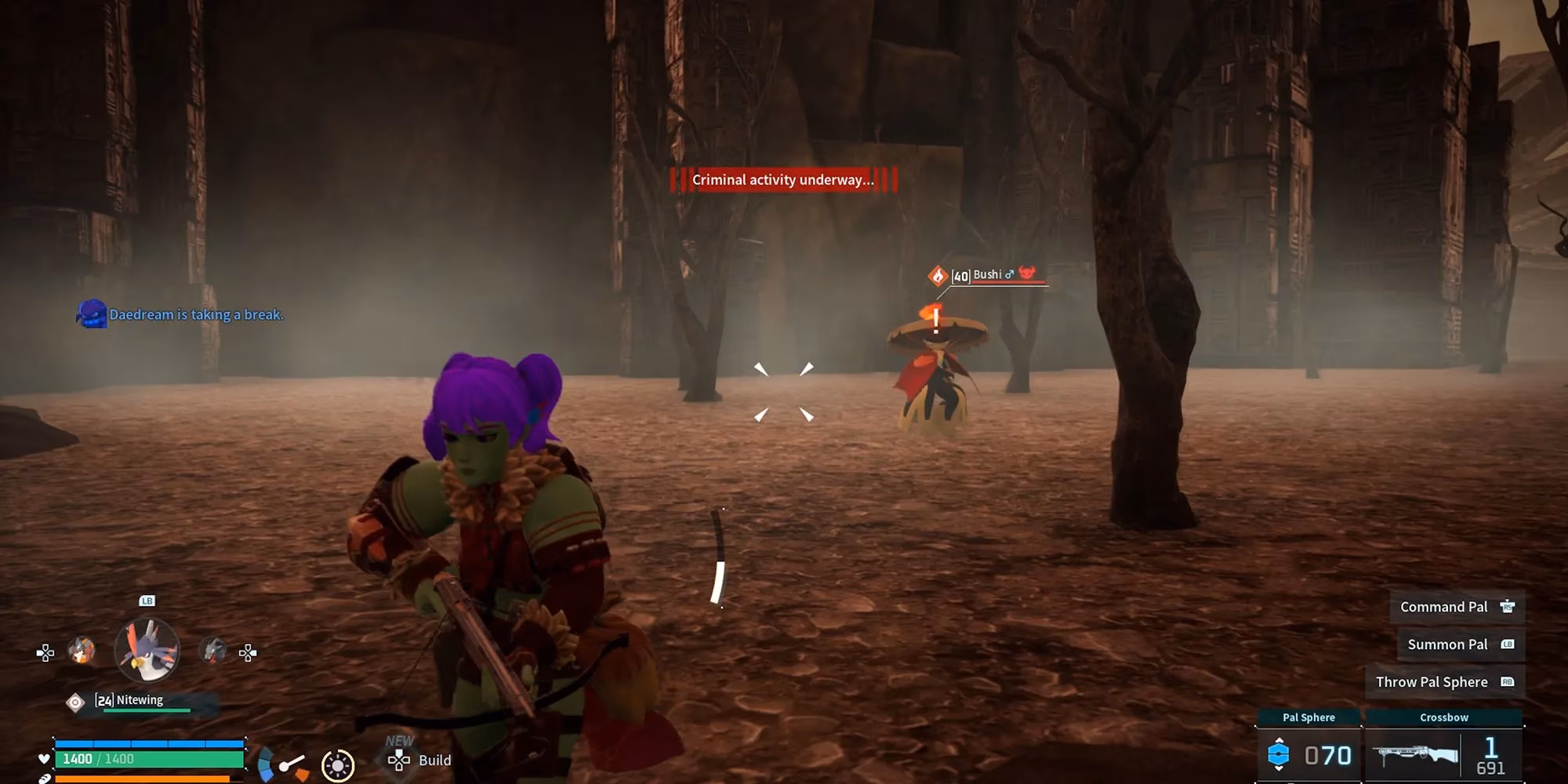Choose the dark grey pal portrait
Viewport: 1568px width, 784px height.
coord(212,650)
